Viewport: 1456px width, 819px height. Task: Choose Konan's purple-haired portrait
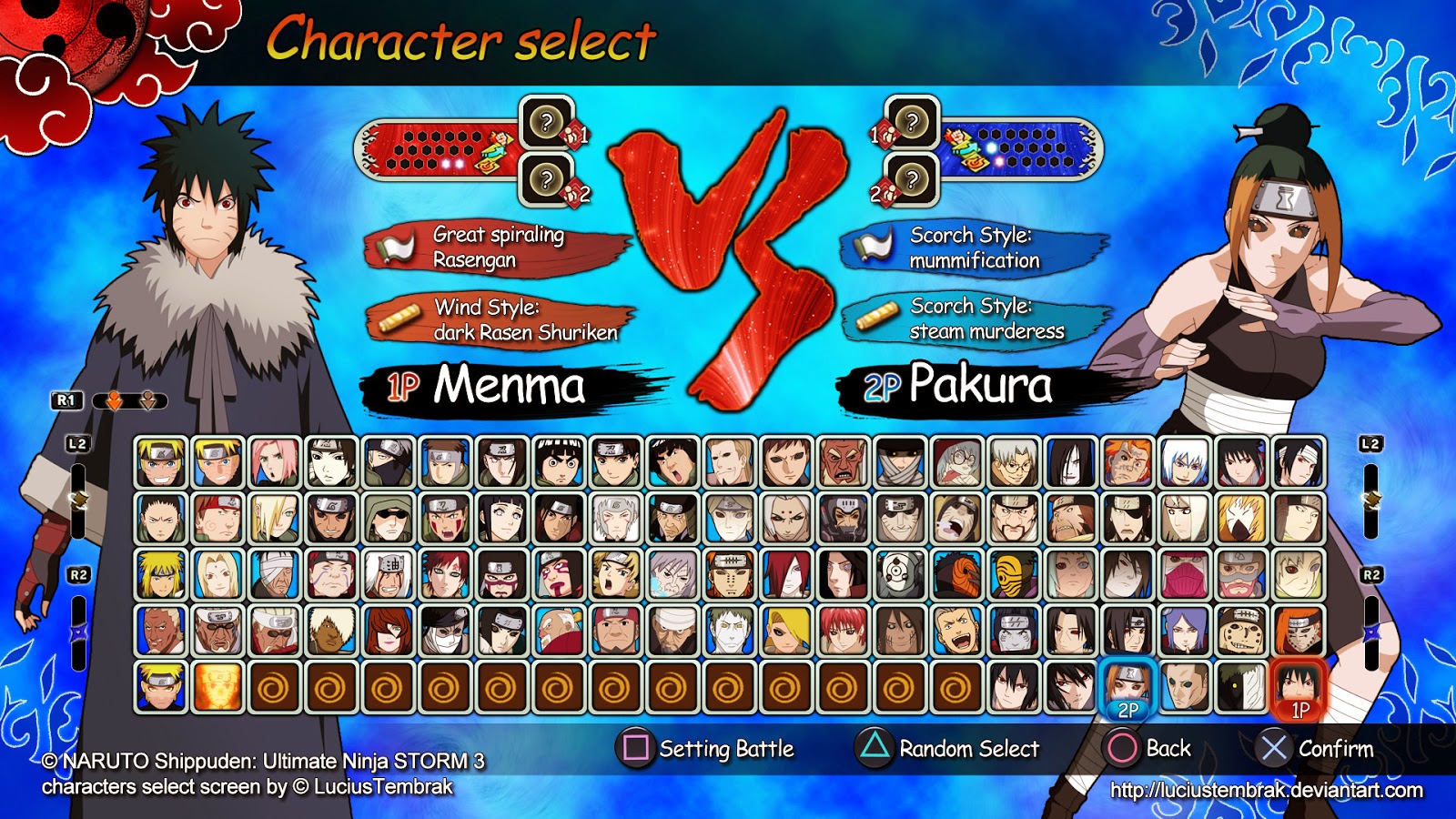point(1185,631)
